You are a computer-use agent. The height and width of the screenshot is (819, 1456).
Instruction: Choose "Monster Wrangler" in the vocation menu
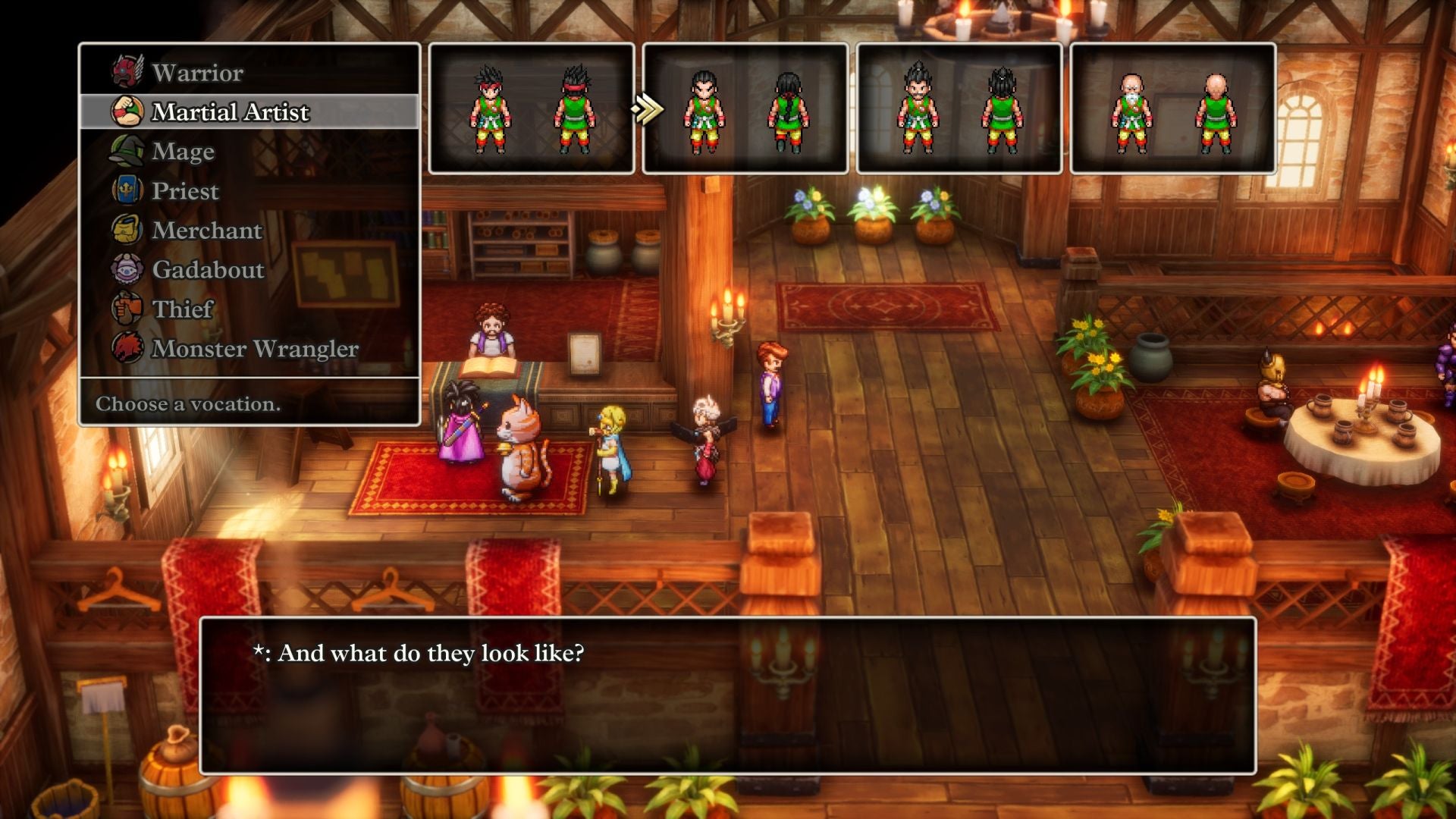[254, 348]
